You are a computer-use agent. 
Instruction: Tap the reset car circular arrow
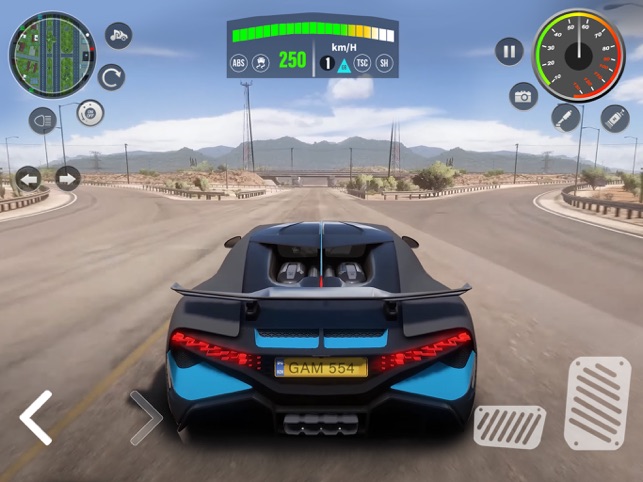111,77
